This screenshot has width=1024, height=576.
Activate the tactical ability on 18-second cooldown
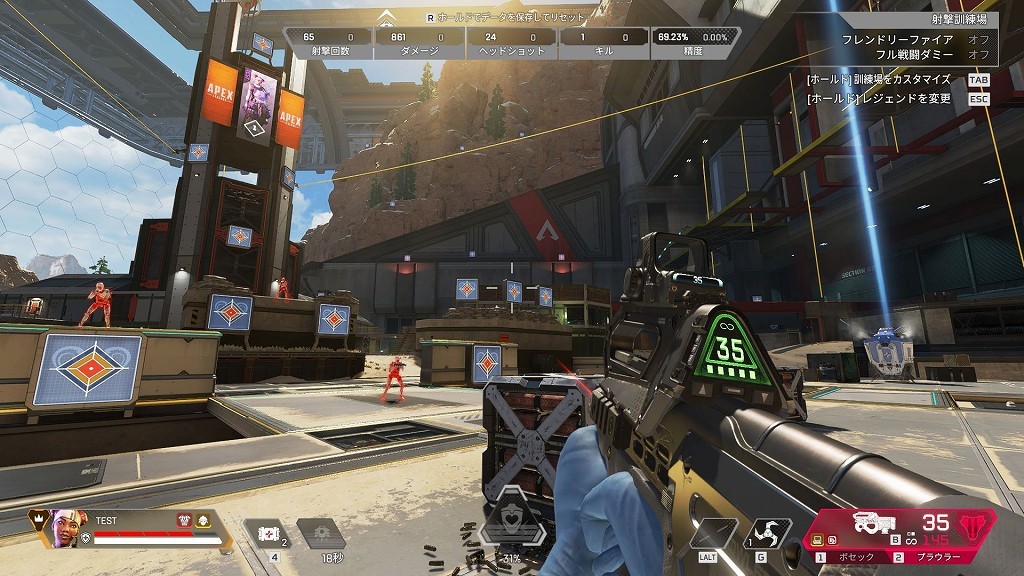320,533
